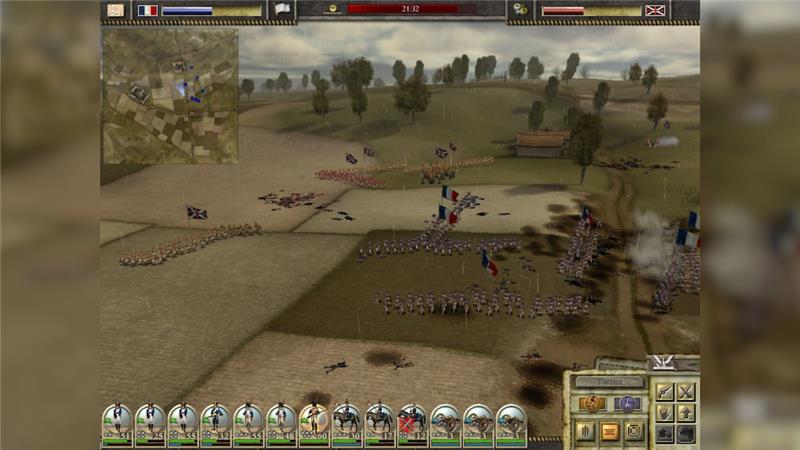Choose the highlighted orange line formation button
800x450 pixels.
(x=609, y=431)
